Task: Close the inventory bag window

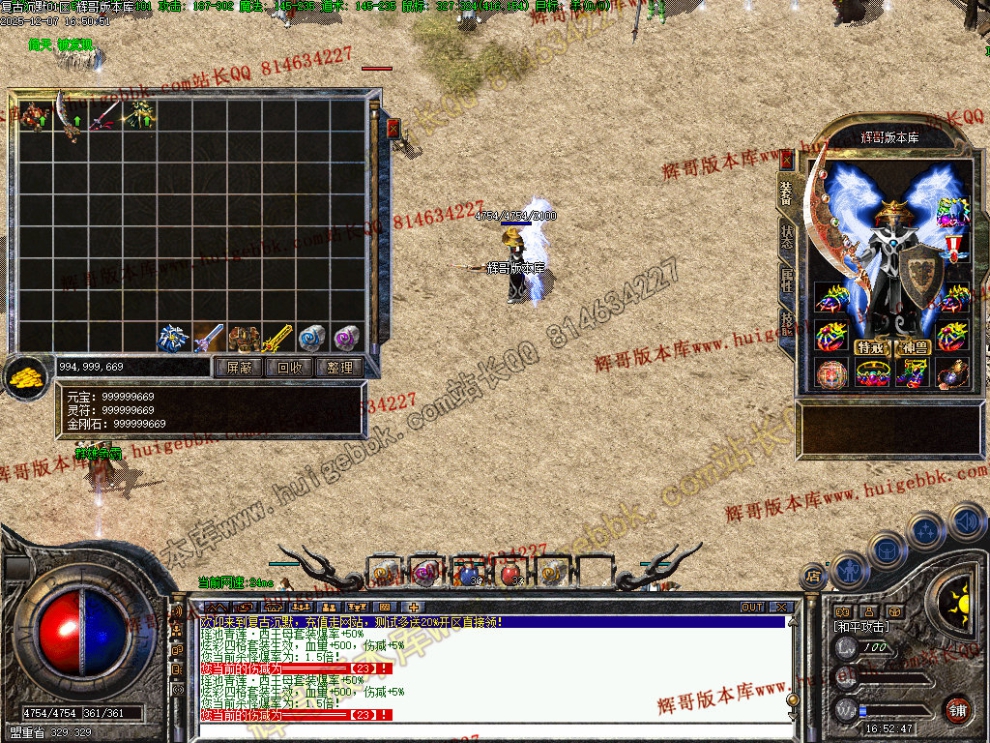Action: [393, 128]
